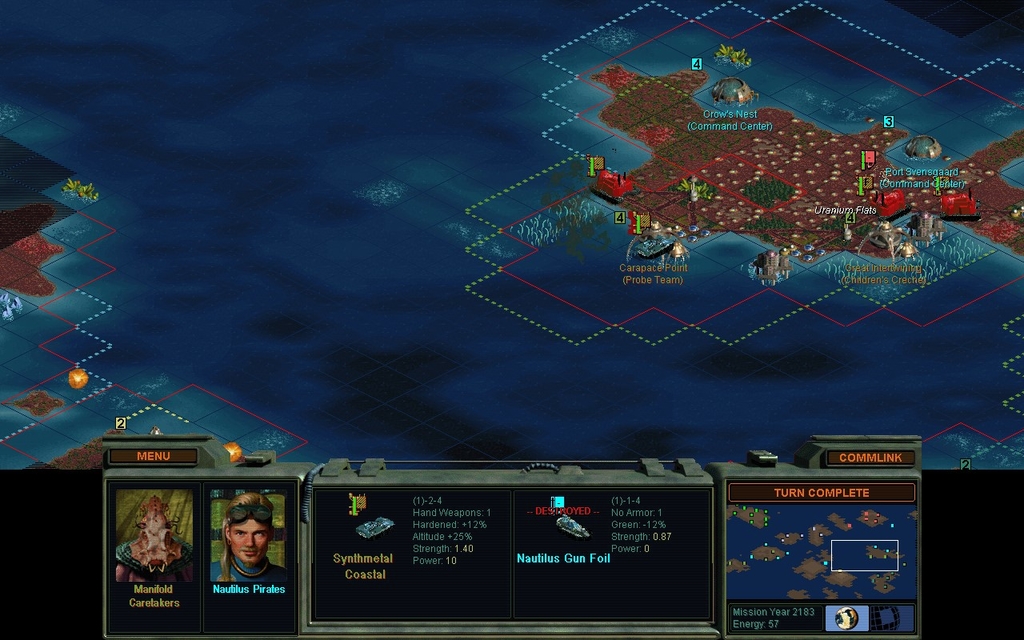
Task: Click the world minimap
Action: click(x=820, y=552)
